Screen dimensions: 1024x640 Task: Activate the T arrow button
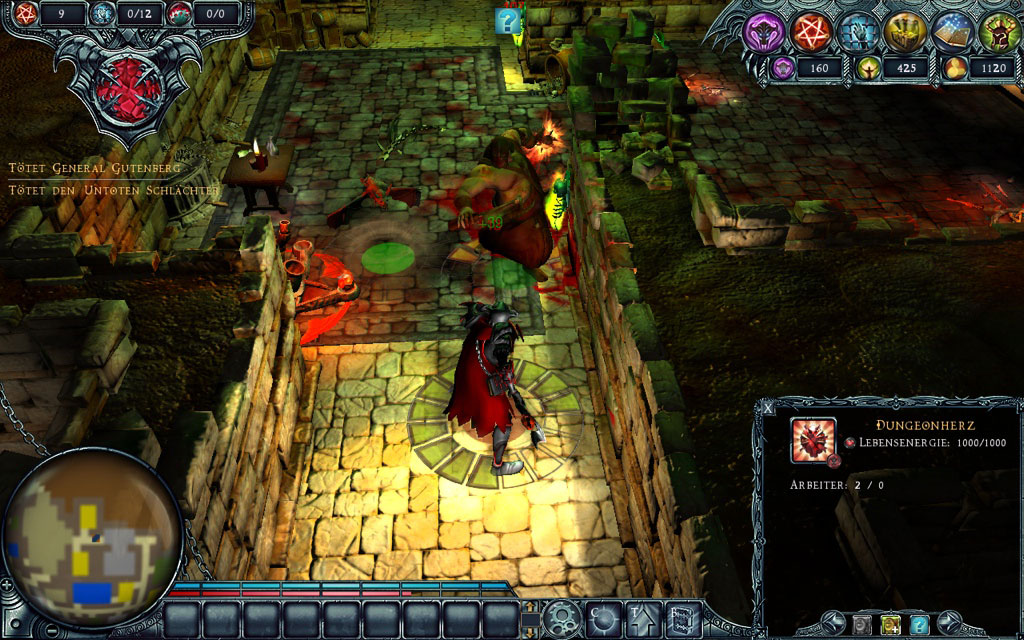tap(641, 618)
